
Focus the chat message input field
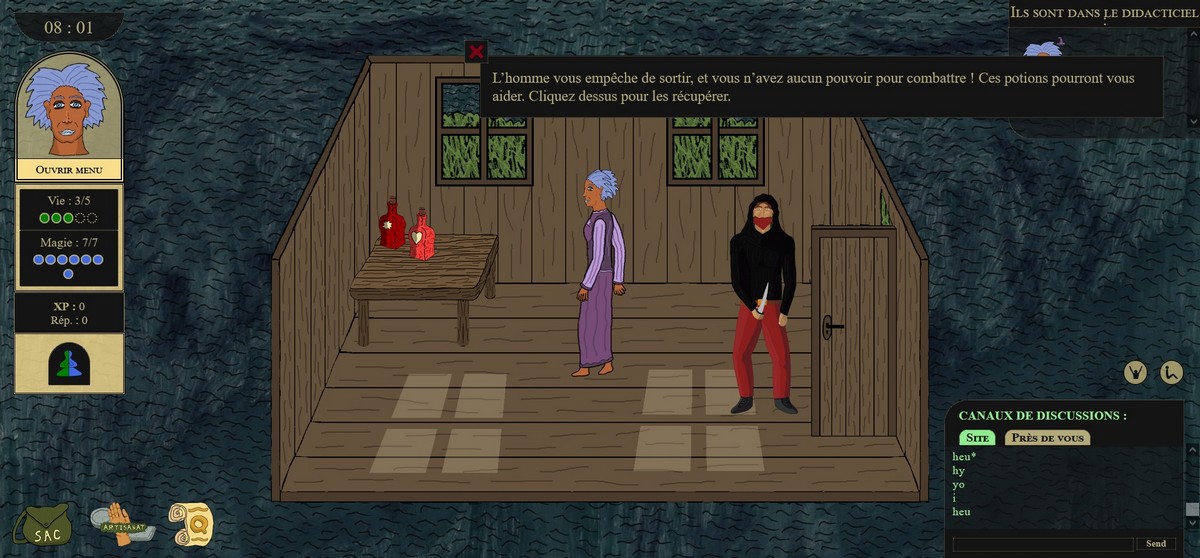coord(1043,544)
